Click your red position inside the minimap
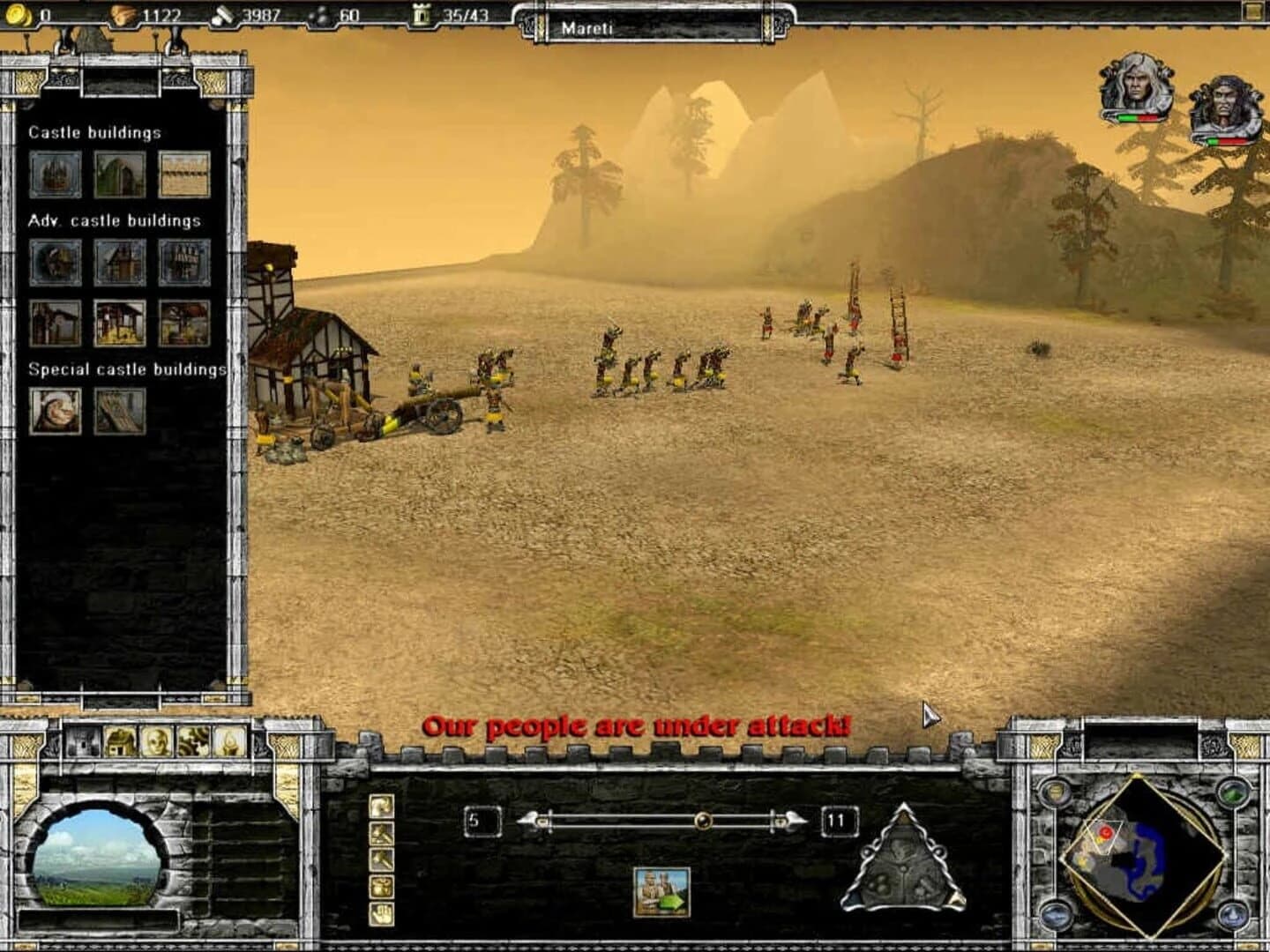This screenshot has height=952, width=1270. click(1105, 831)
